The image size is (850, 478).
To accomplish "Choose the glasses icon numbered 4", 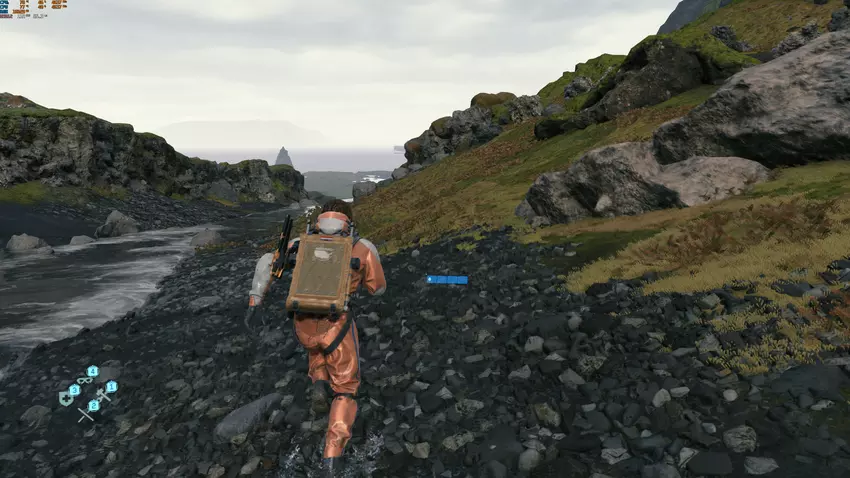I will 85,380.
